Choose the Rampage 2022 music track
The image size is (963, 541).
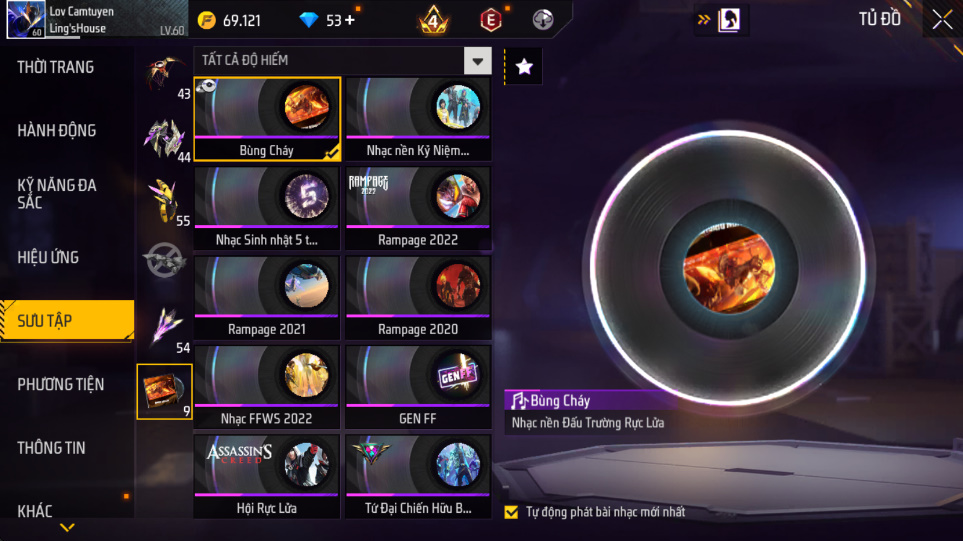click(418, 208)
